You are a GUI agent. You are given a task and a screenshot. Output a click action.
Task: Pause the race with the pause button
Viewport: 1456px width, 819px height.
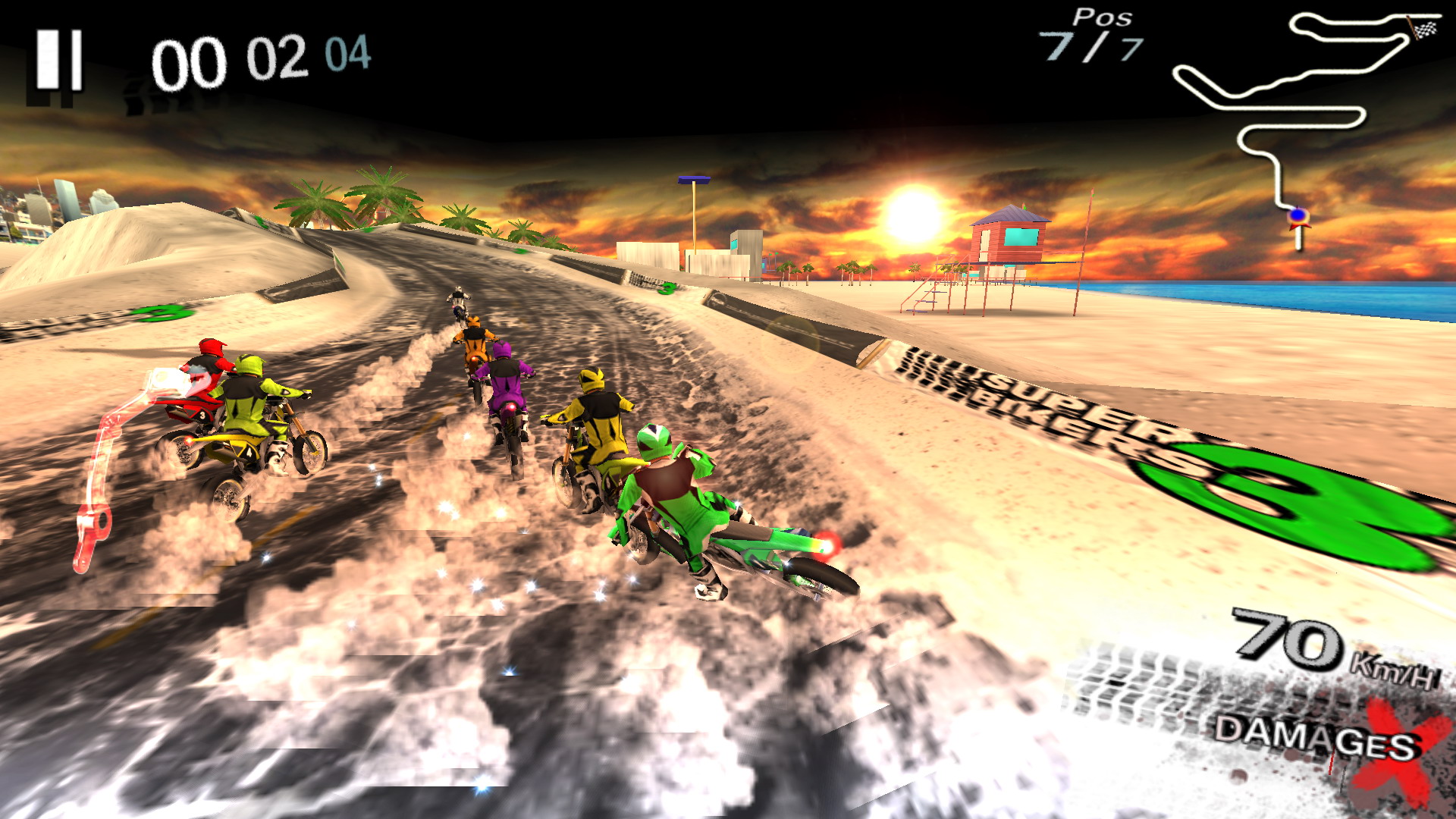(x=58, y=61)
